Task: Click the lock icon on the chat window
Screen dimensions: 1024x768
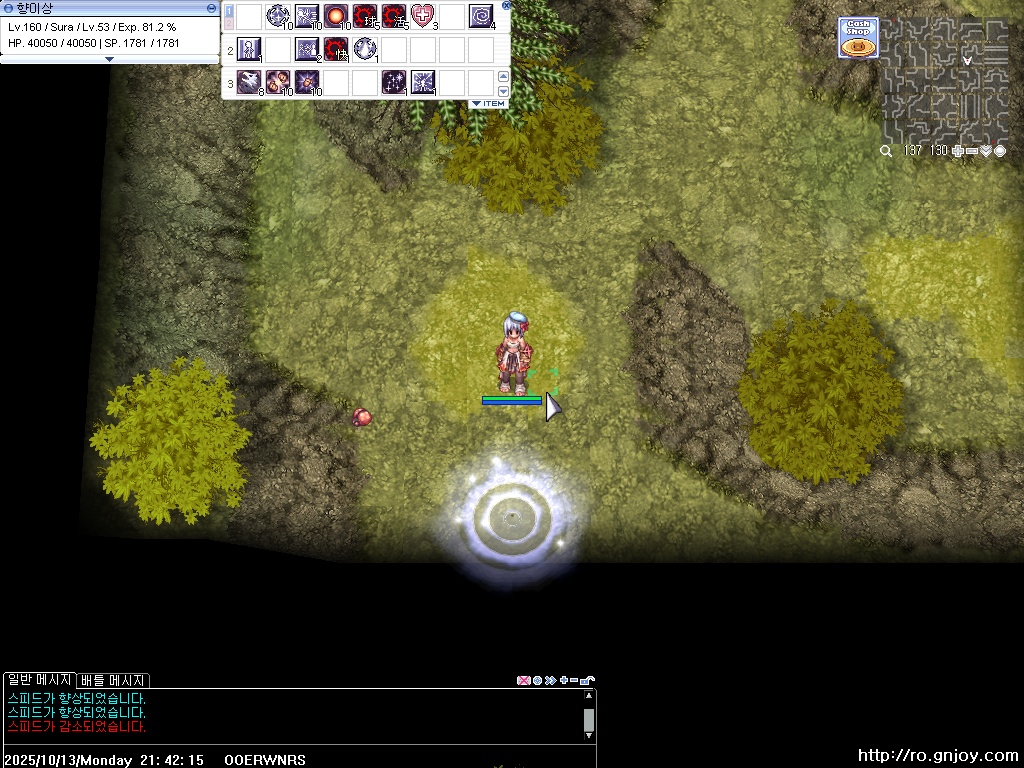Action: [x=588, y=680]
